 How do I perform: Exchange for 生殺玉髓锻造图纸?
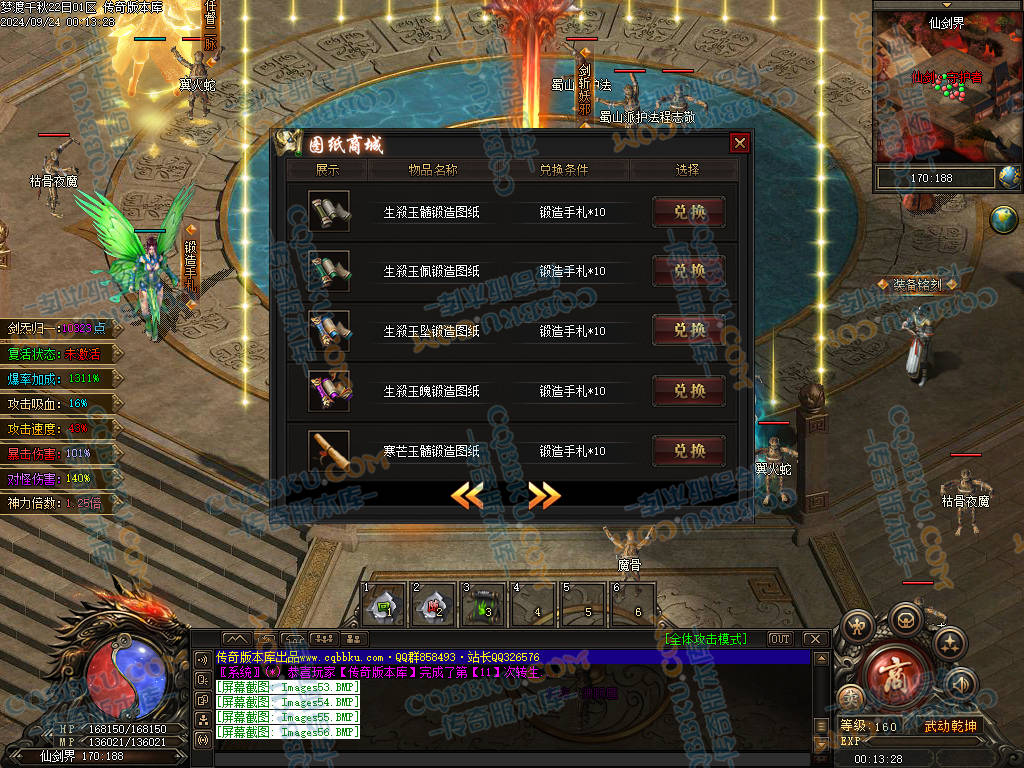pyautogui.click(x=689, y=212)
